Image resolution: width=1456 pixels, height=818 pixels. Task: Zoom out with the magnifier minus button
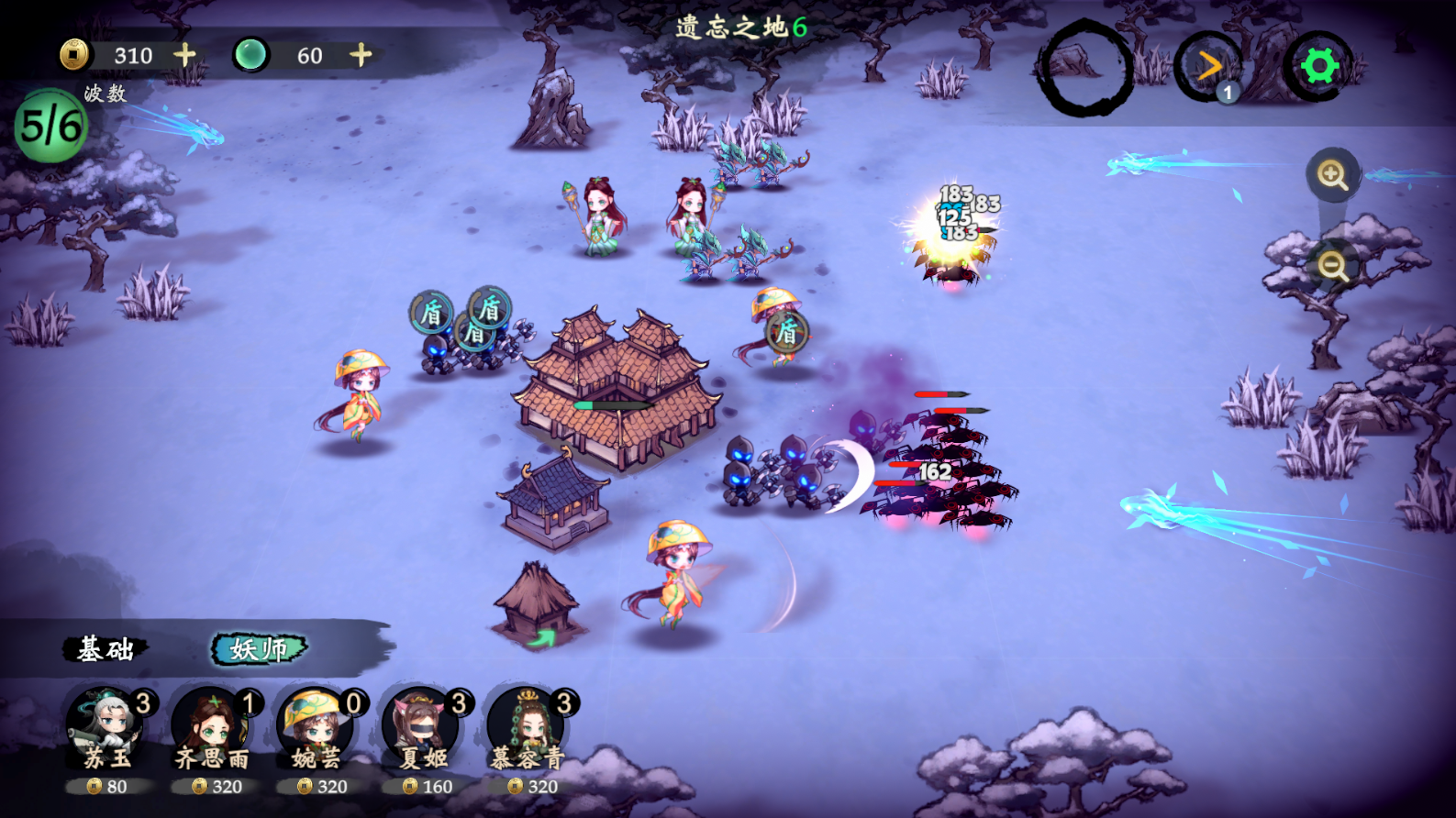[x=1332, y=266]
